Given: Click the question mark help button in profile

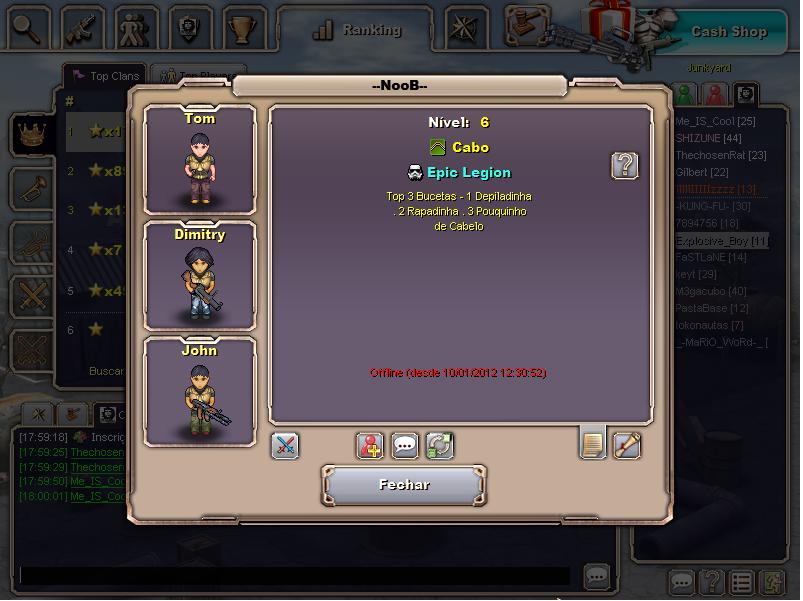Looking at the screenshot, I should pos(625,165).
